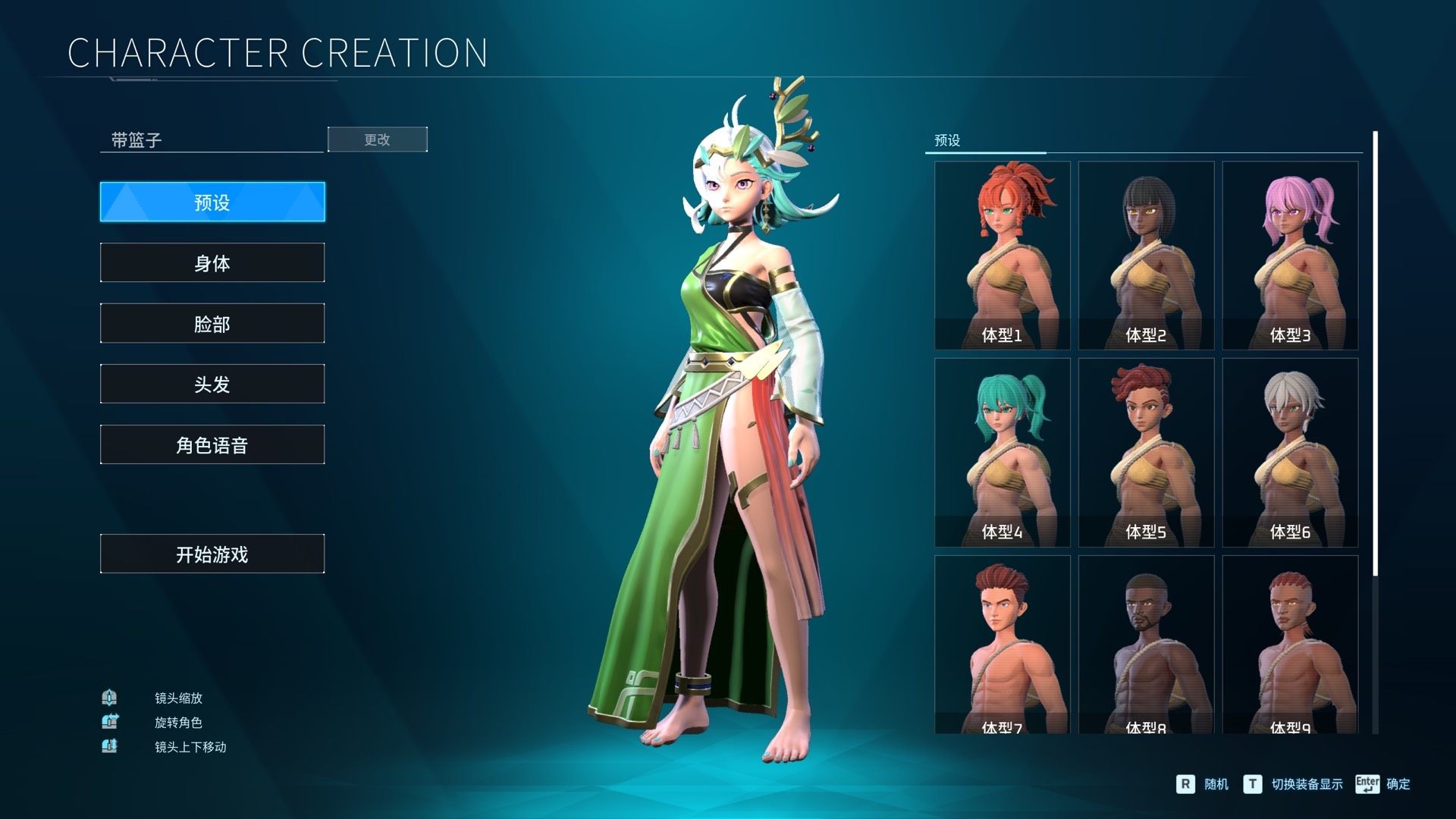
Task: Click the 更改 button to change name
Action: pos(377,140)
